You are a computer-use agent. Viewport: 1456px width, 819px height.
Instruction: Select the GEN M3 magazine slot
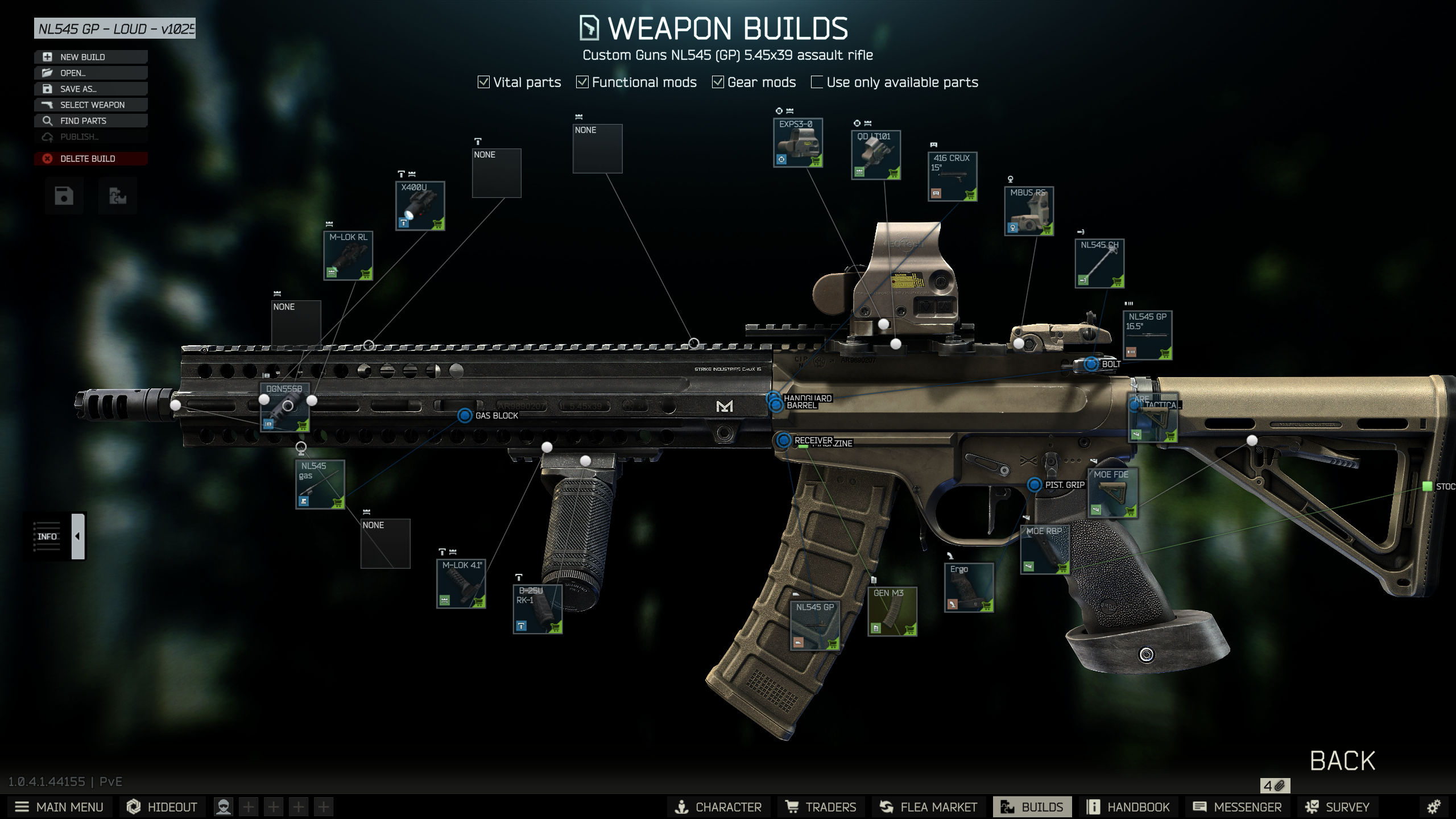click(892, 611)
